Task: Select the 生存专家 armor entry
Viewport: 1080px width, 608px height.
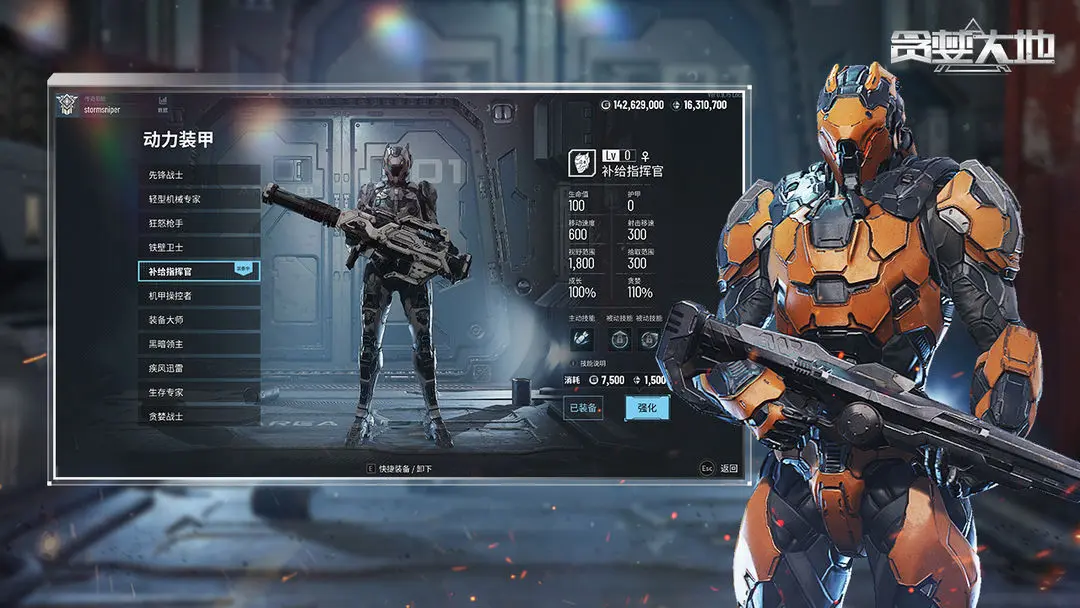Action: click(x=198, y=392)
